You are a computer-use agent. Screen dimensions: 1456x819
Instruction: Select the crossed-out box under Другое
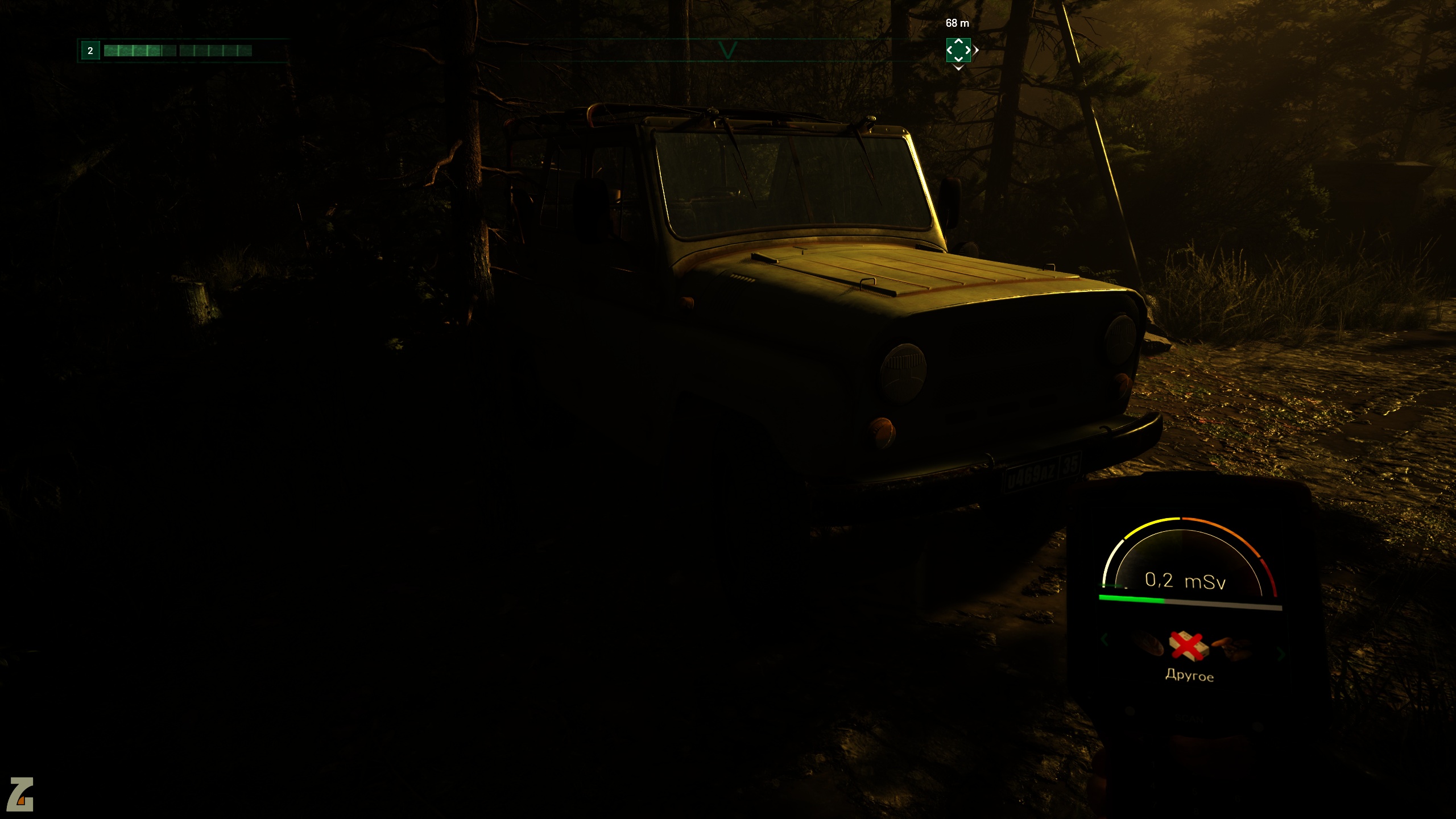click(x=1188, y=646)
